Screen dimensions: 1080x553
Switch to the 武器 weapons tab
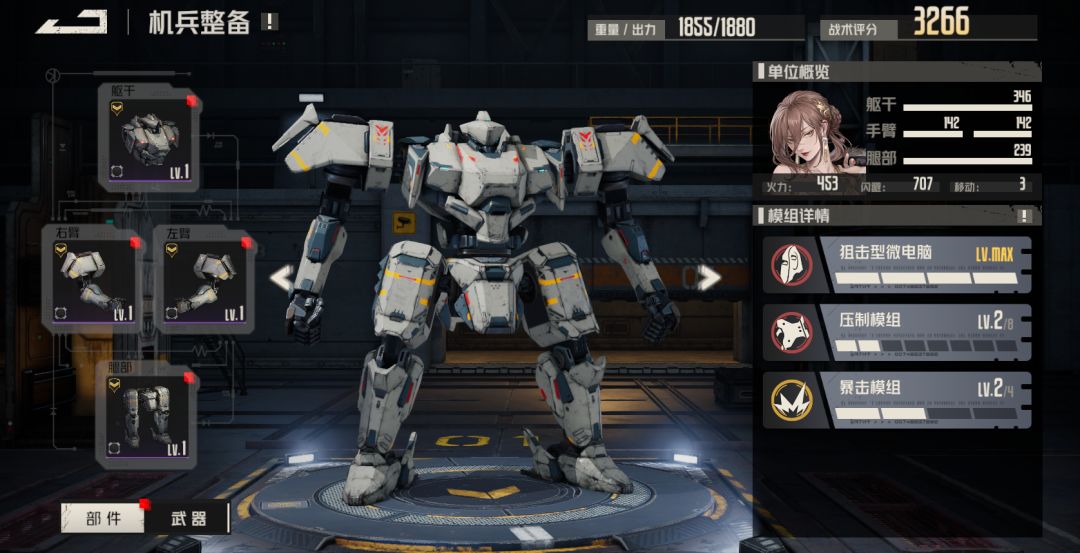click(x=188, y=517)
